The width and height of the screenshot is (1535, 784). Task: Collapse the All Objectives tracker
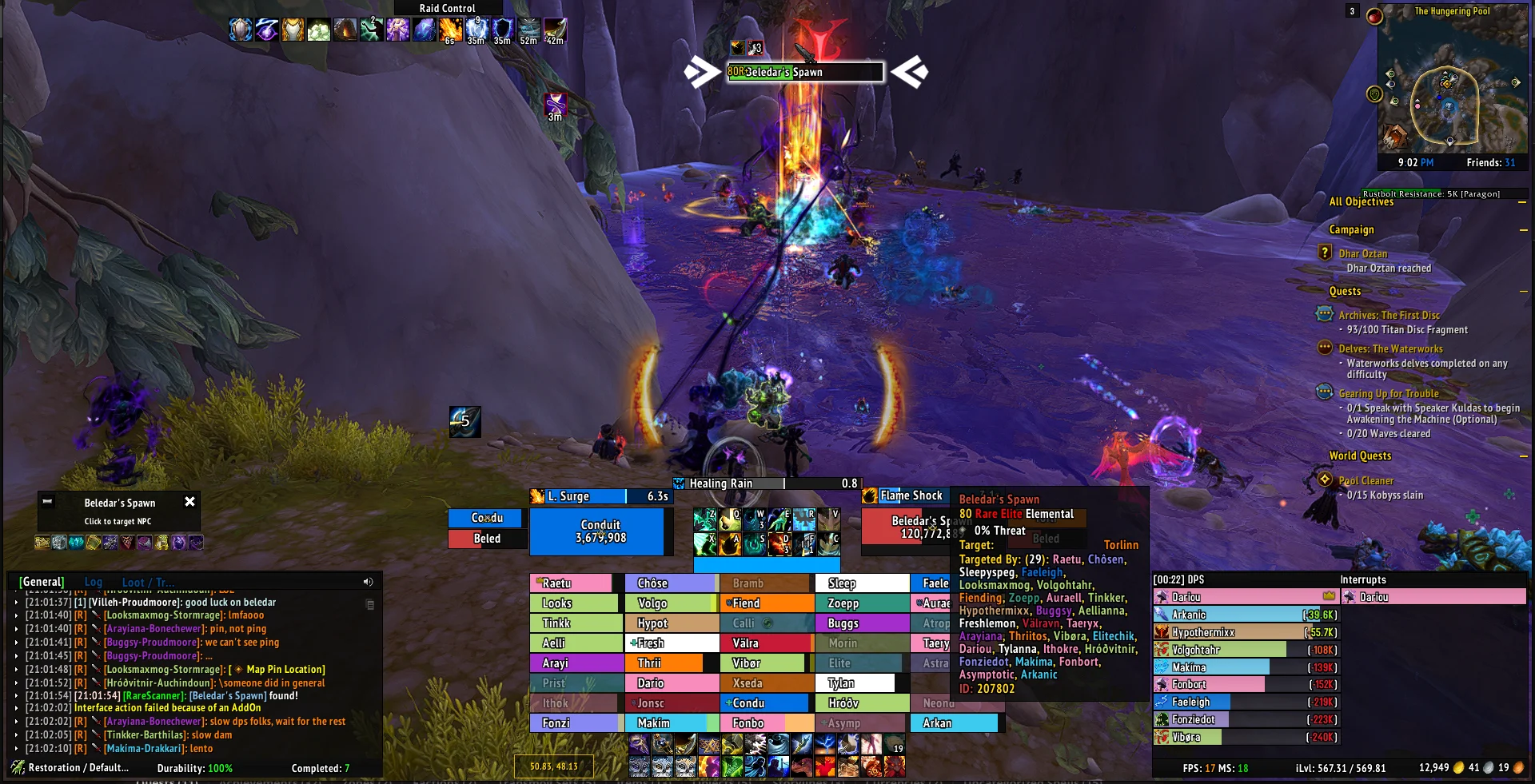point(1522,202)
